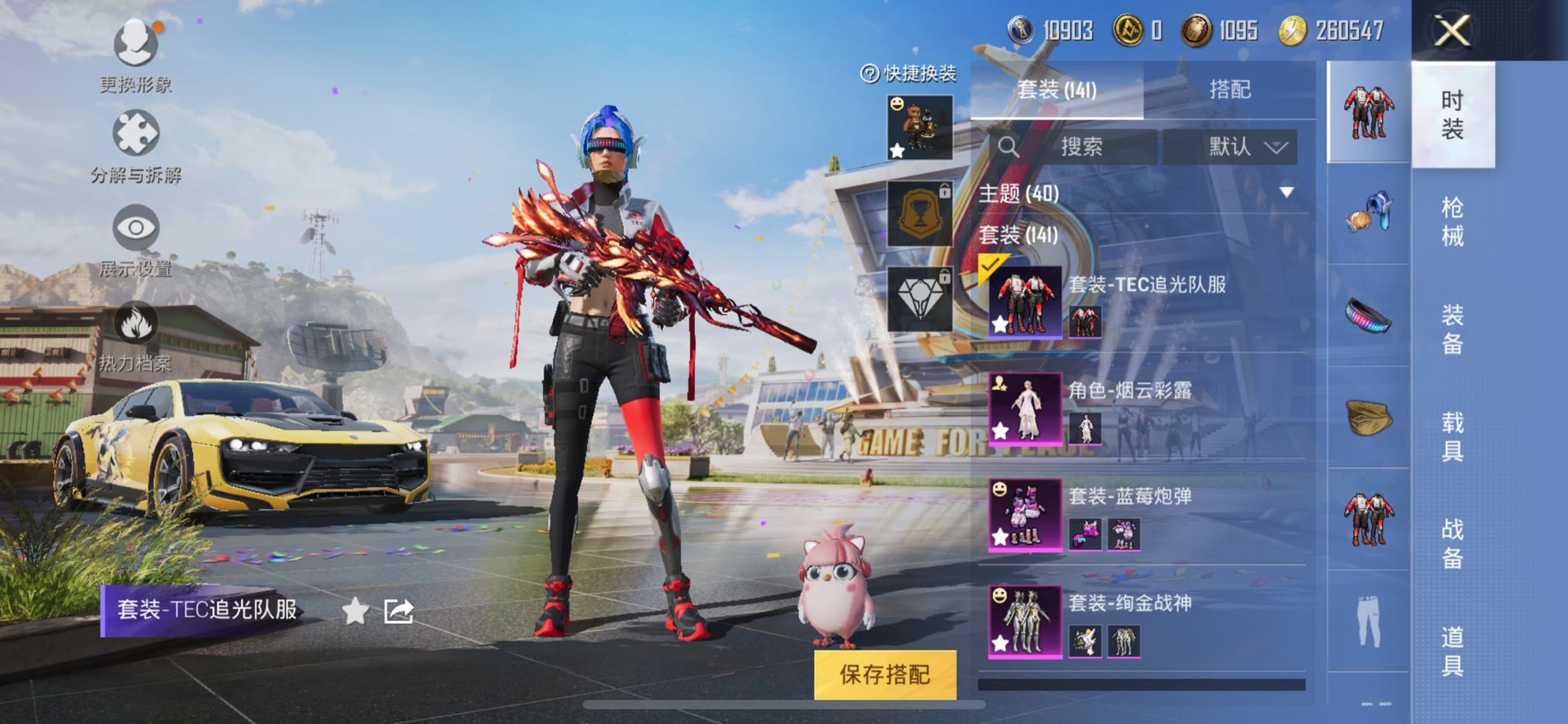This screenshot has width=1568, height=724.
Task: Expand the 主题 (40) section
Action: point(1286,193)
